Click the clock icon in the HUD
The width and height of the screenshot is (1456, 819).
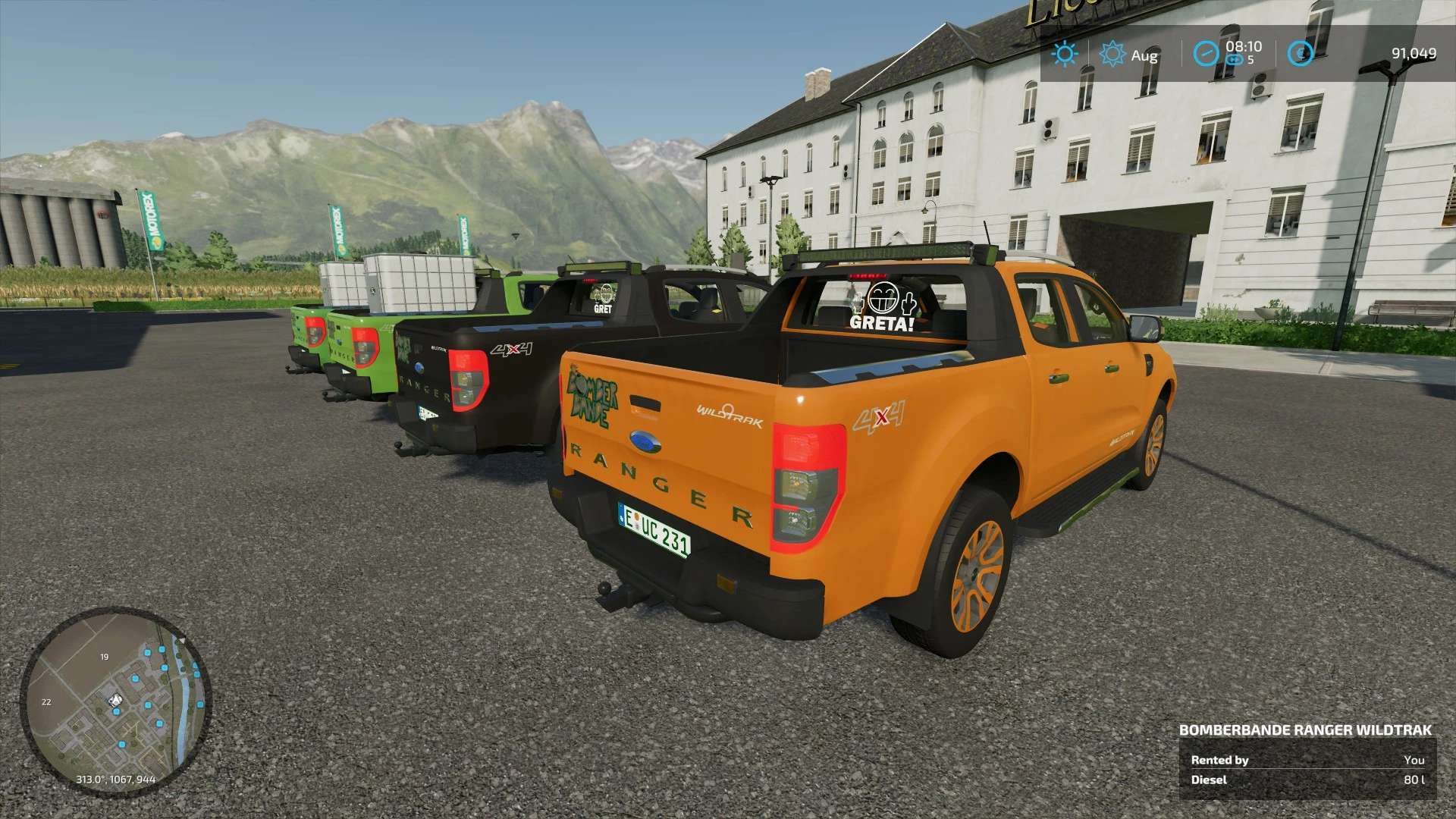pos(1206,54)
